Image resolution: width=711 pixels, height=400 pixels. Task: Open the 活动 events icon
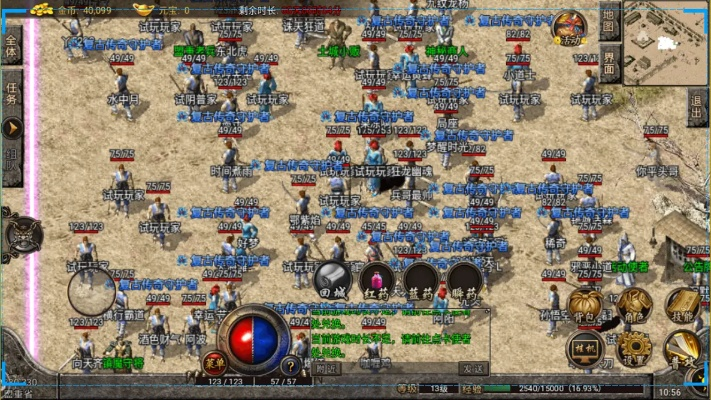pyautogui.click(x=570, y=28)
